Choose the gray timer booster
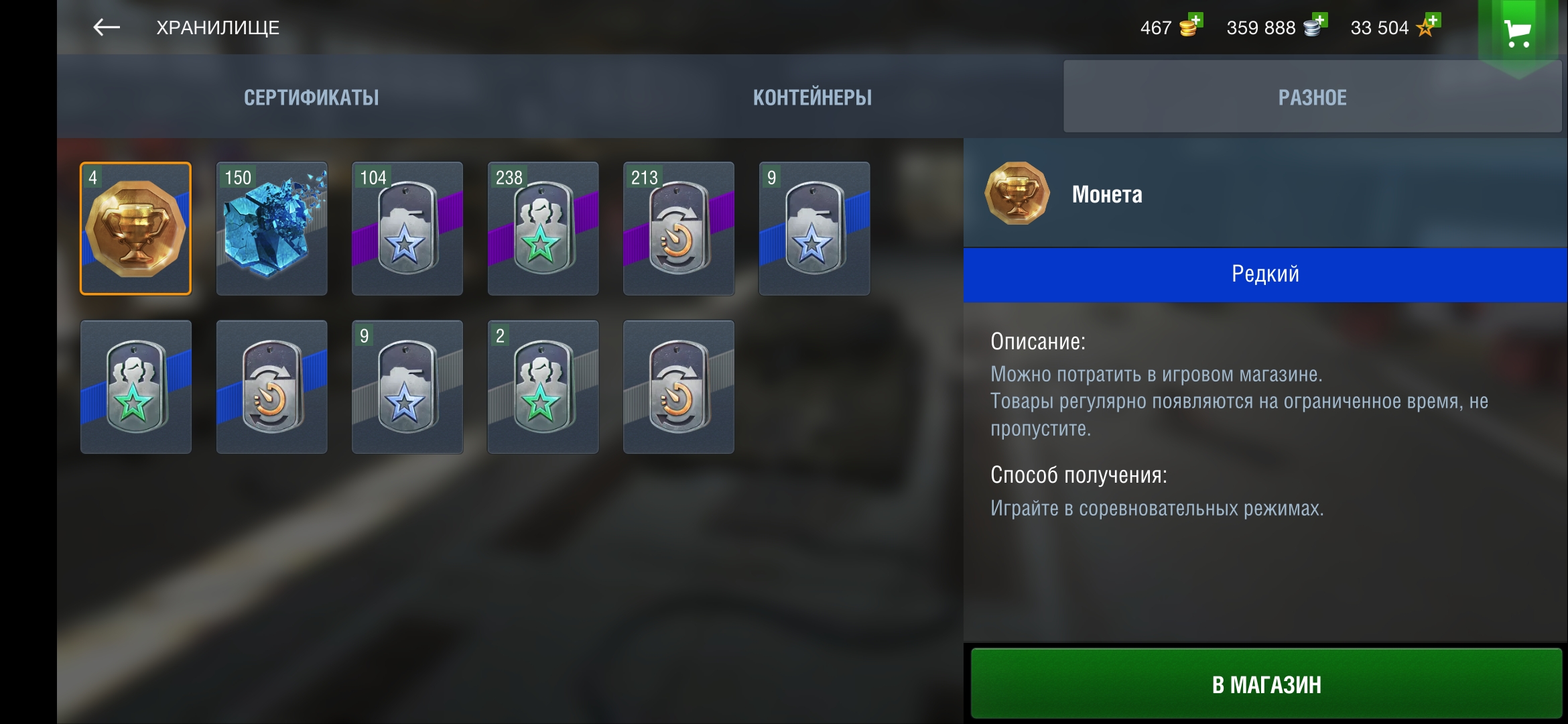Image resolution: width=1568 pixels, height=724 pixels. tap(679, 387)
